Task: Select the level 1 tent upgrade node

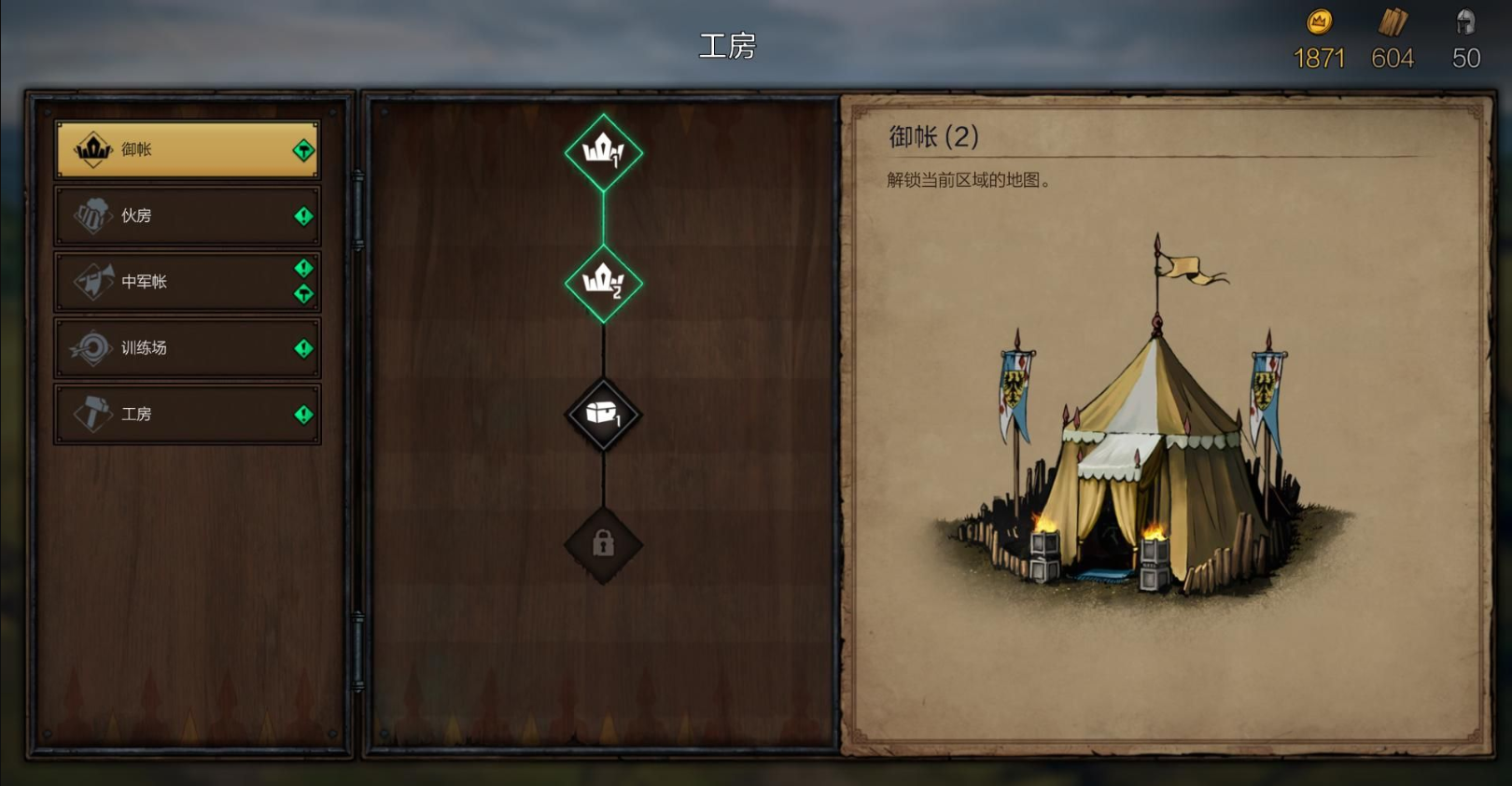Action: (x=603, y=152)
